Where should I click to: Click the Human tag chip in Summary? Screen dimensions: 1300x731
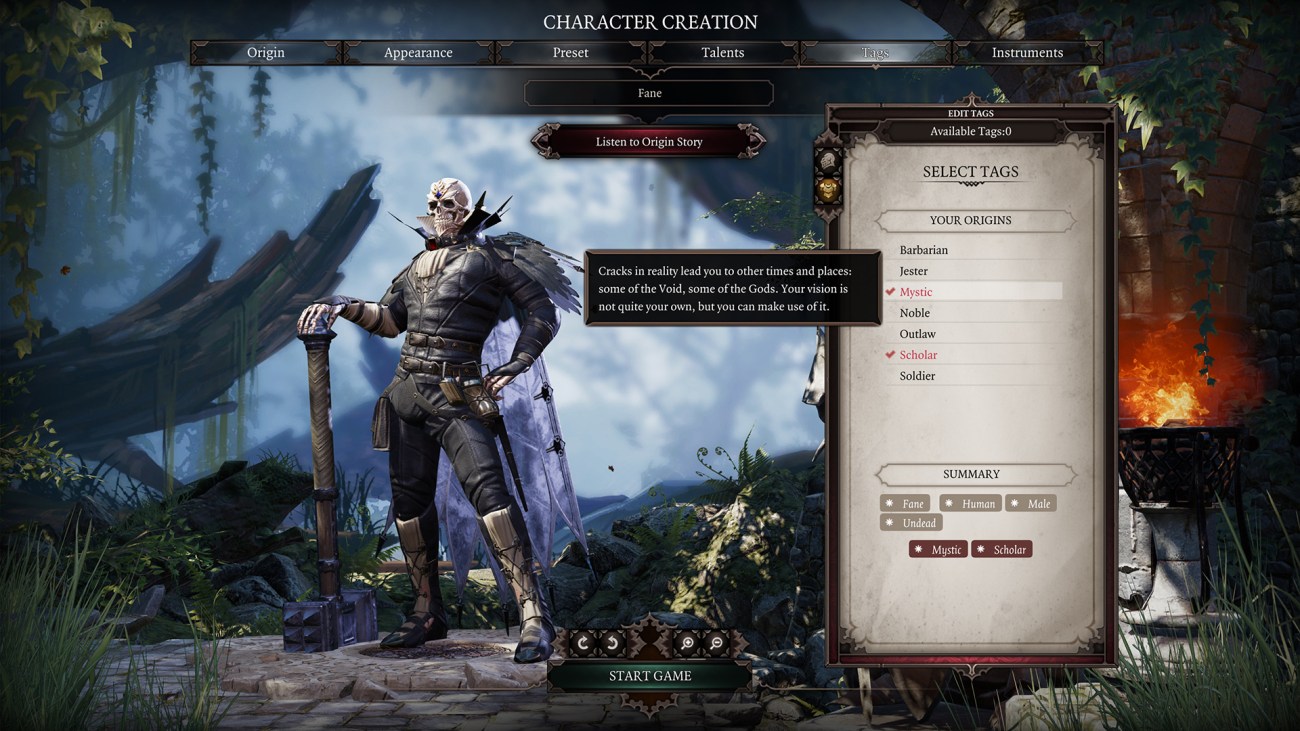[x=970, y=503]
